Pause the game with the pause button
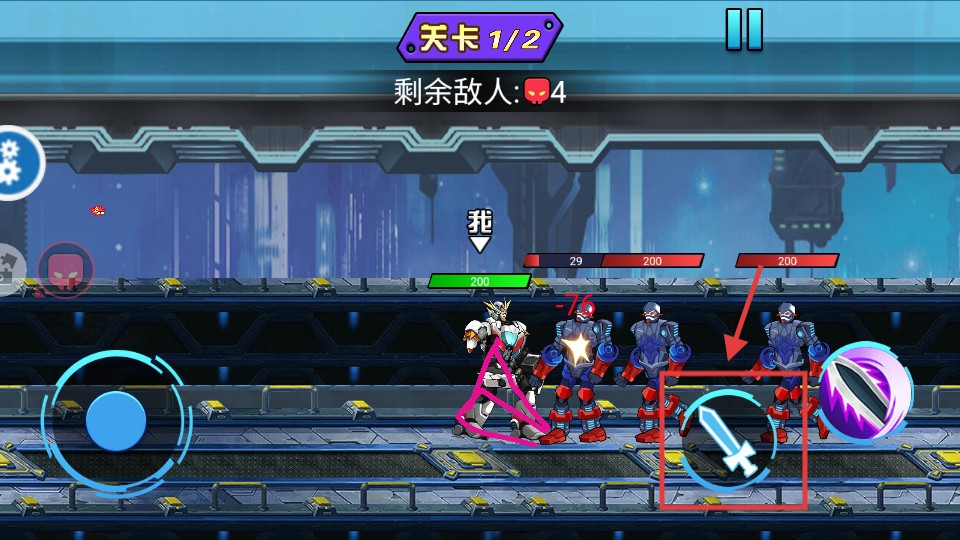Viewport: 960px width, 540px height. point(744,29)
